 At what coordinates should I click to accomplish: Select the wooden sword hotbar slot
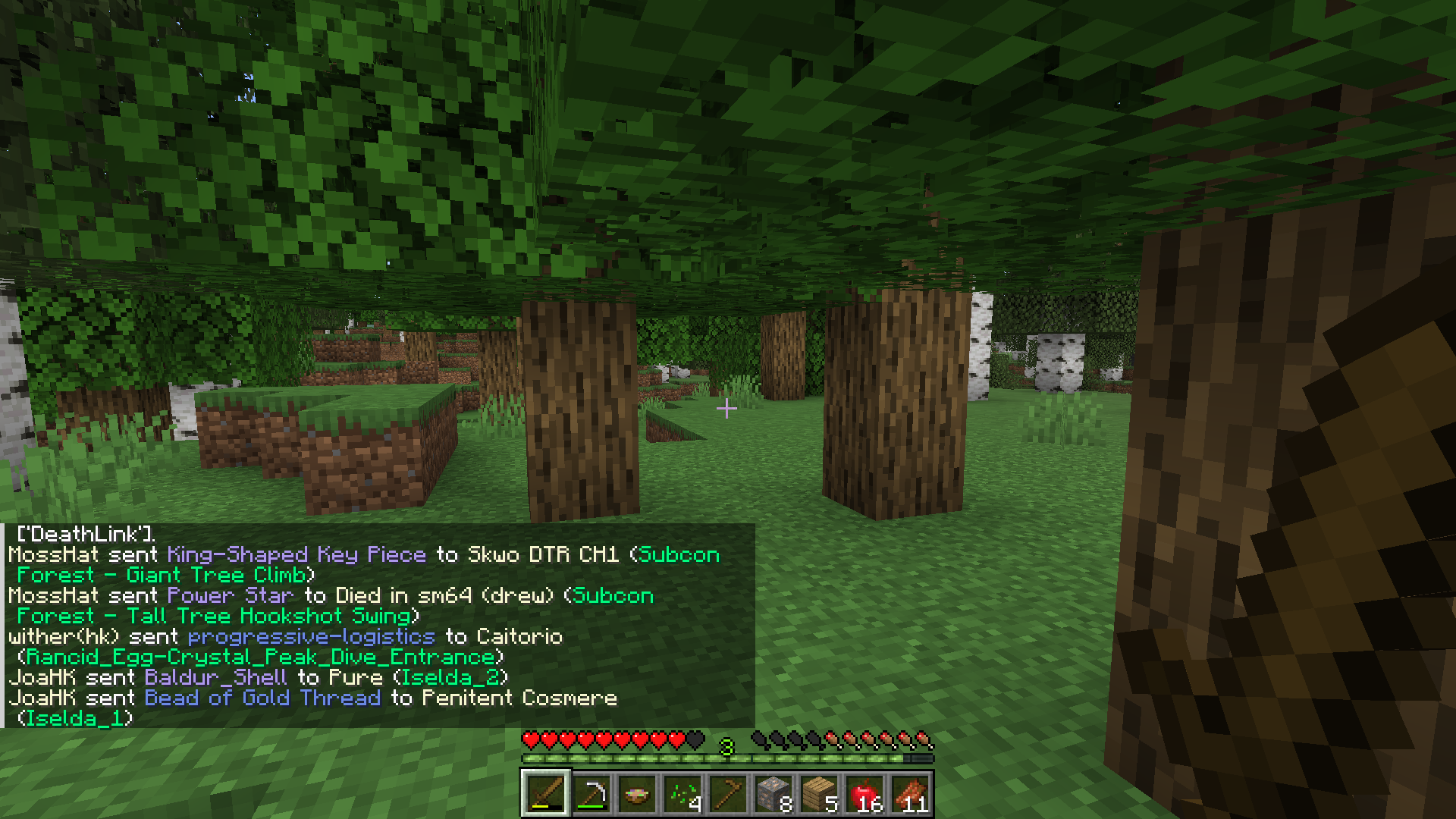point(545,794)
